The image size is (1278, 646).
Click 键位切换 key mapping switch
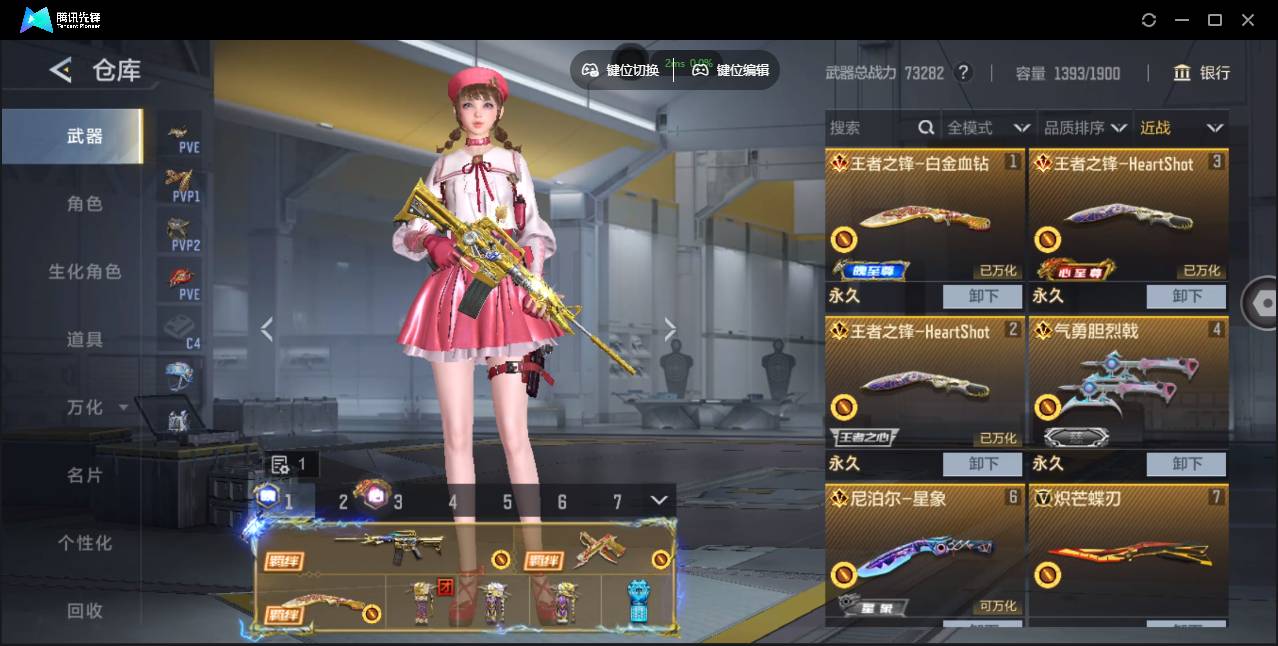621,70
